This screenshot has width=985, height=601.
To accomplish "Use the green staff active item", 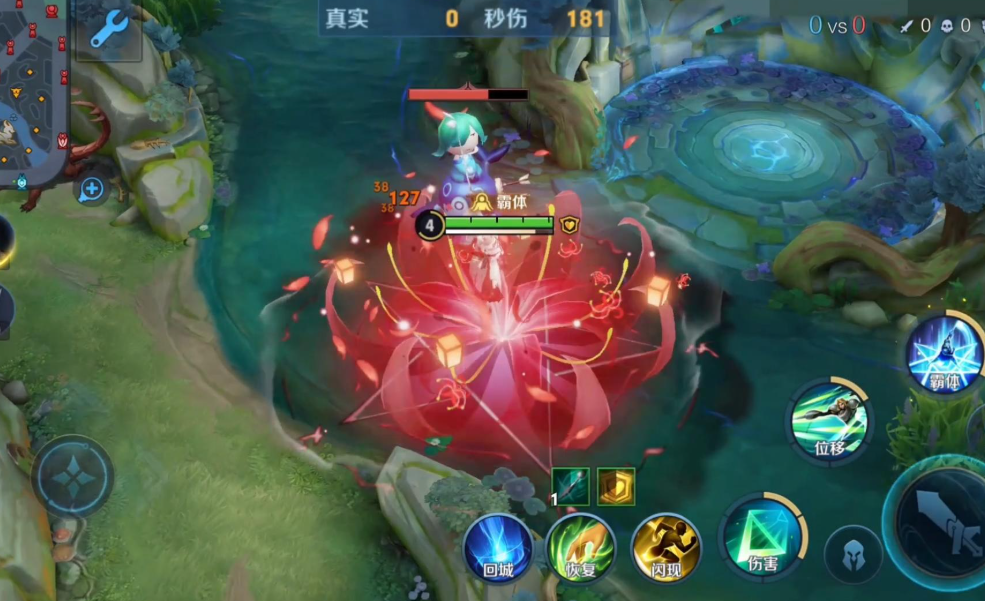I will (571, 486).
